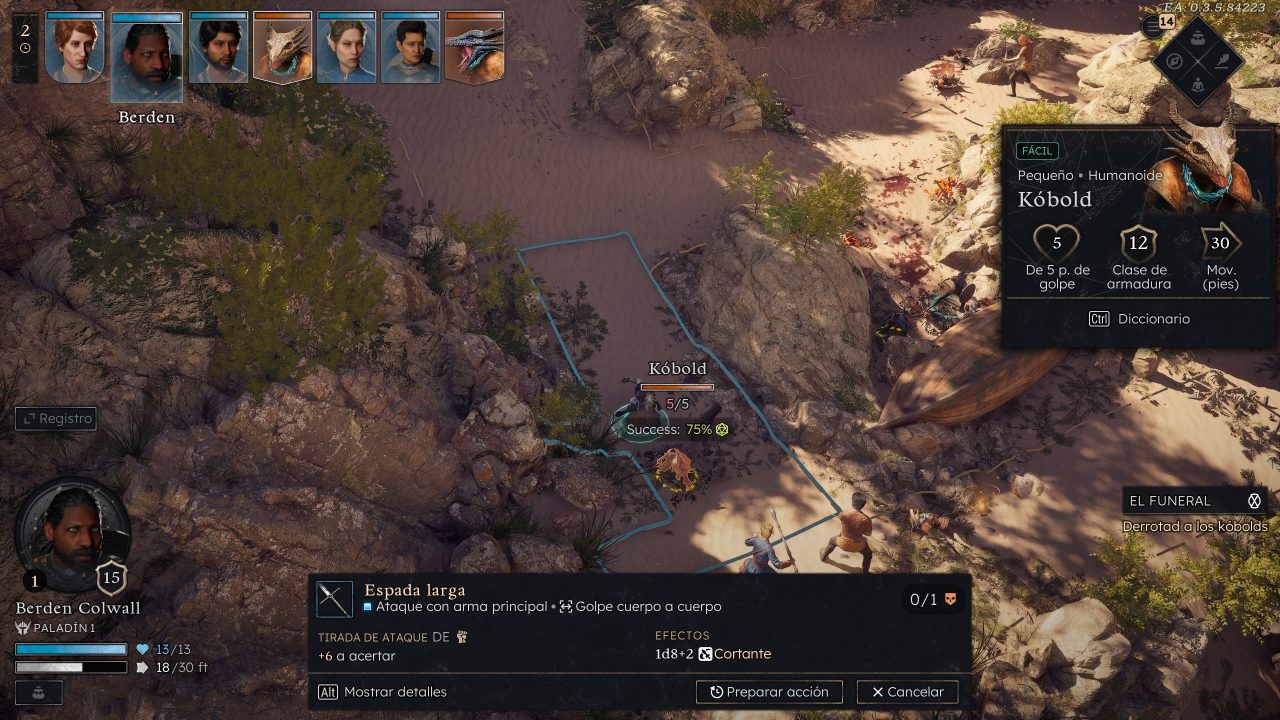
Task: Open the Registro combat log
Action: pos(56,419)
